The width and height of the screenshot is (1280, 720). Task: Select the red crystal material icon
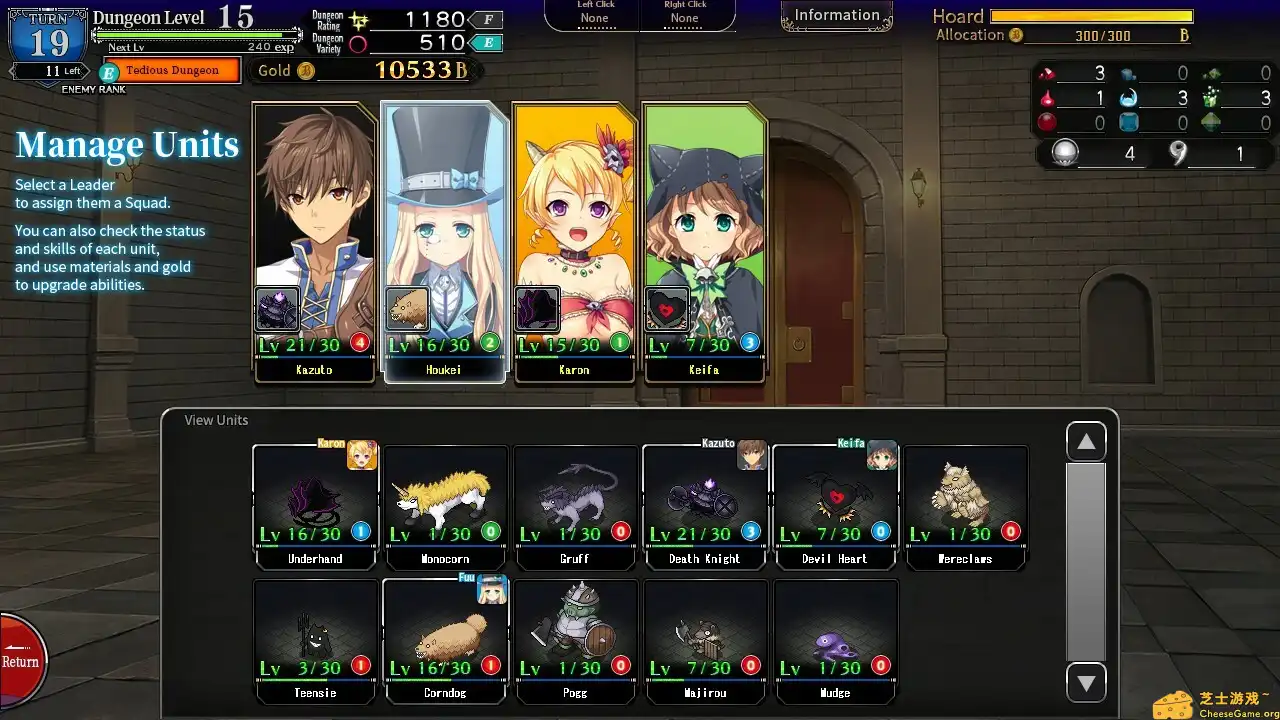1048,73
